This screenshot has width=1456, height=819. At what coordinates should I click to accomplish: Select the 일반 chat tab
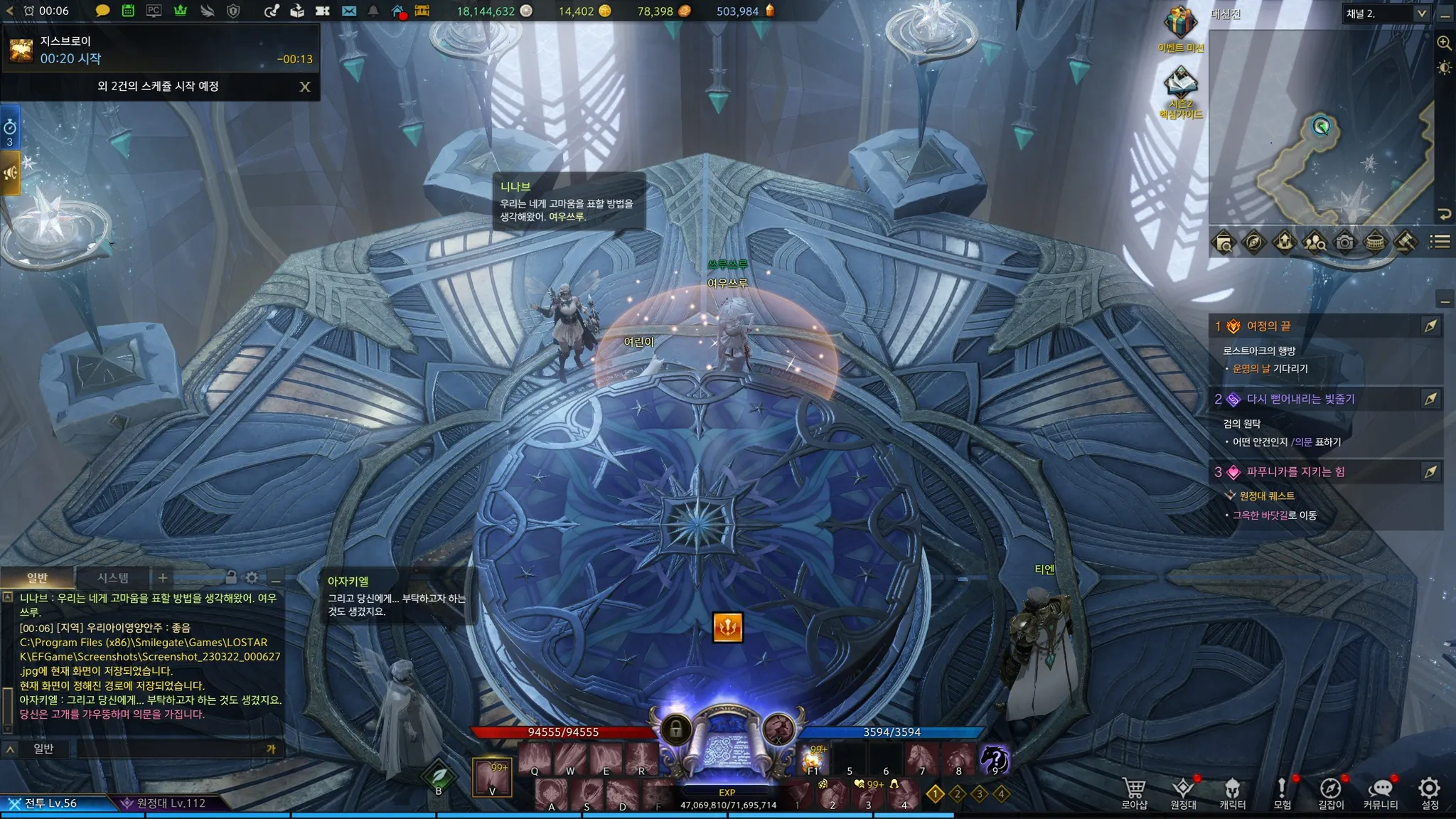click(x=37, y=578)
